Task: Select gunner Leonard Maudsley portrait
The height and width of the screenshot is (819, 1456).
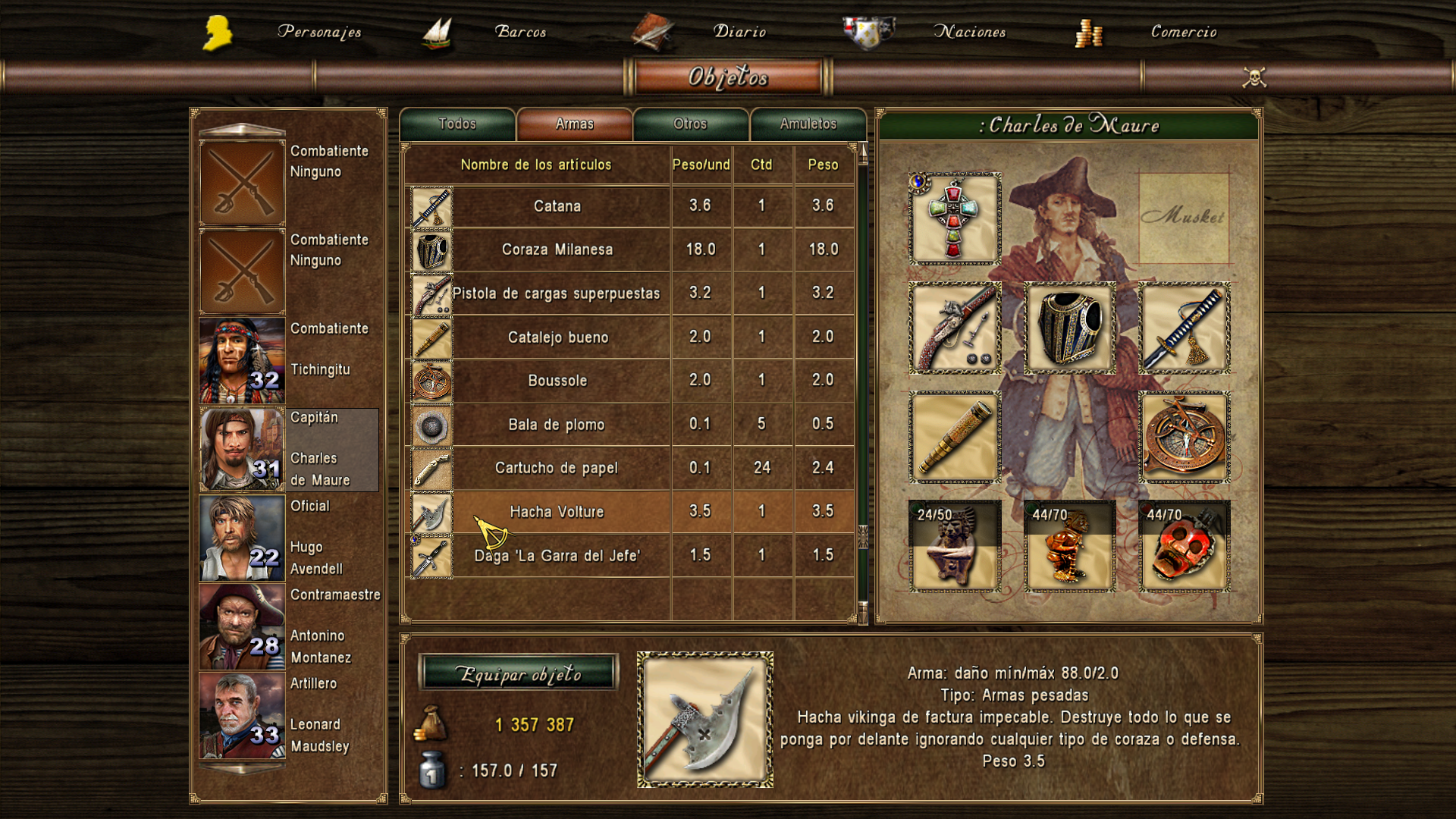Action: point(242,716)
